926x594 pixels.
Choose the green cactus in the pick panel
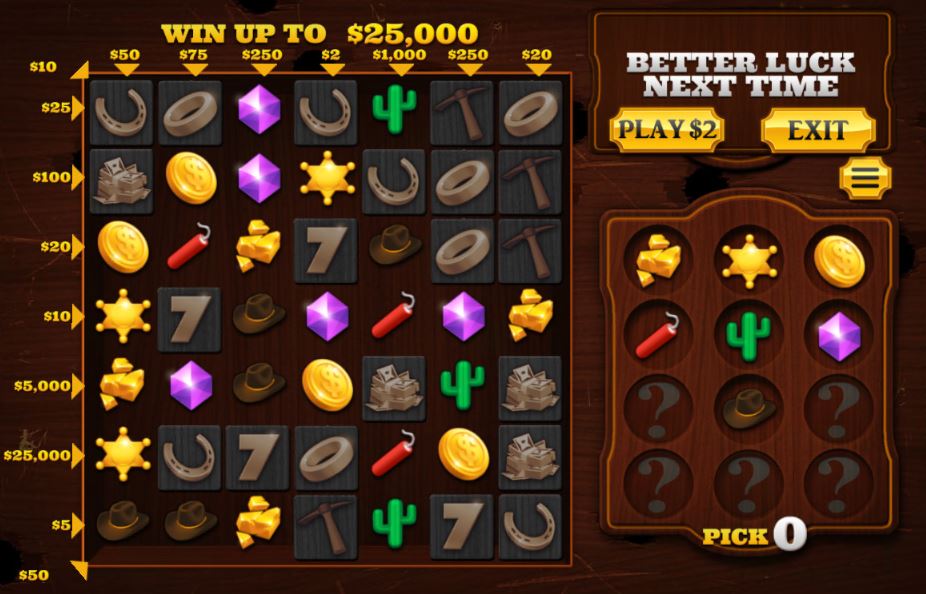pos(749,335)
